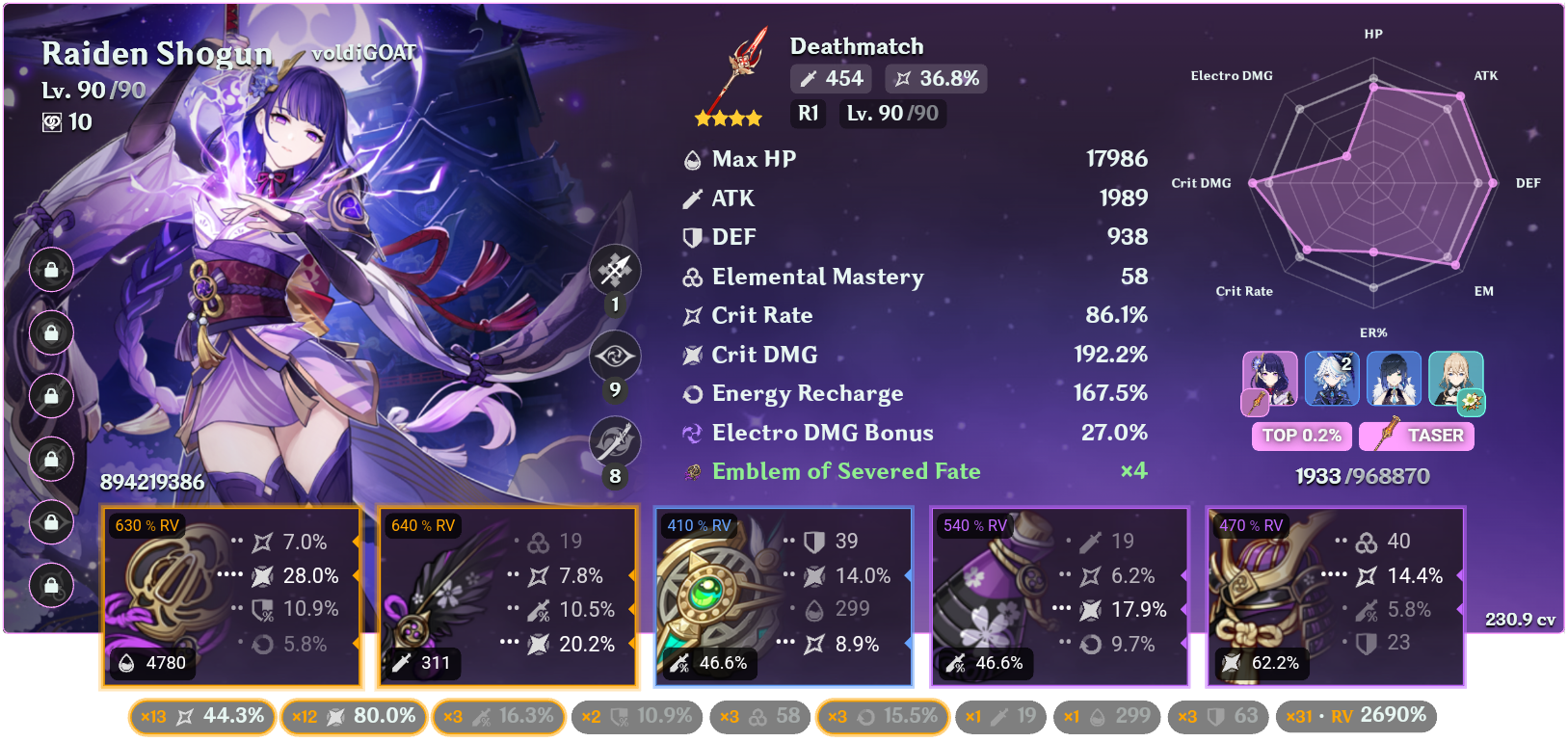Select the Elemental Burst talent icon
Viewport: 1568px width, 742px height.
614,440
